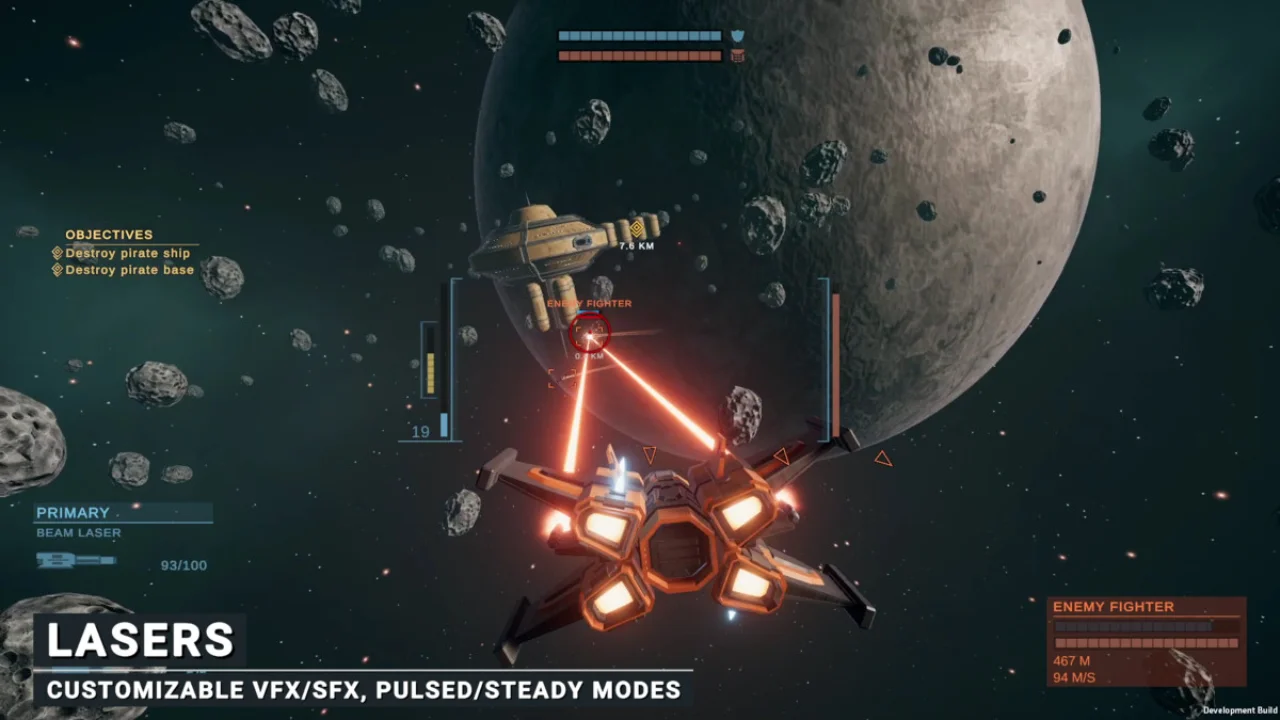
Task: Click the Beam Laser weapon icon
Action: [75, 561]
